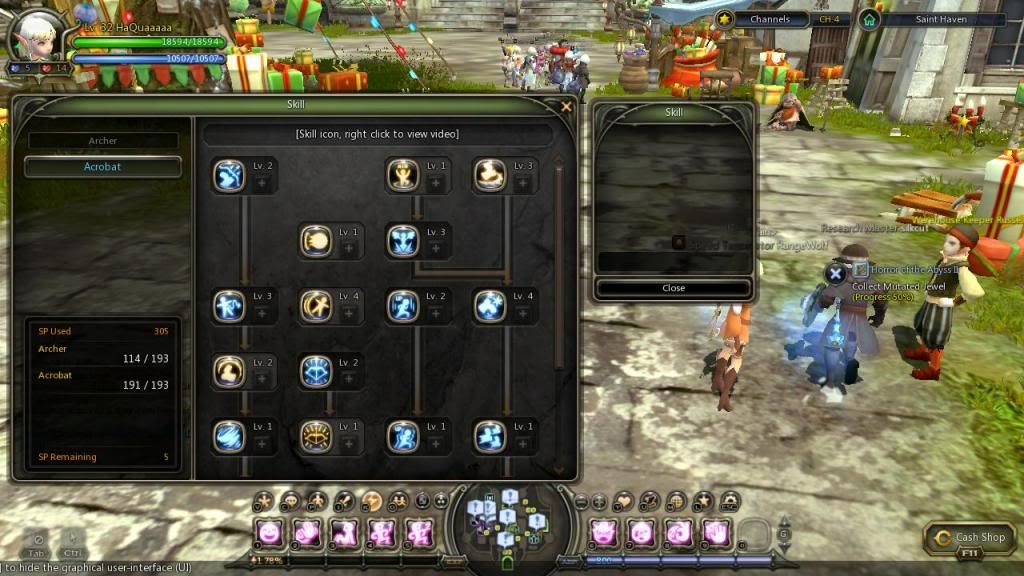Select the blue shield Lv. 2 skill icon
Screen dimensions: 1024x576
click(x=315, y=371)
